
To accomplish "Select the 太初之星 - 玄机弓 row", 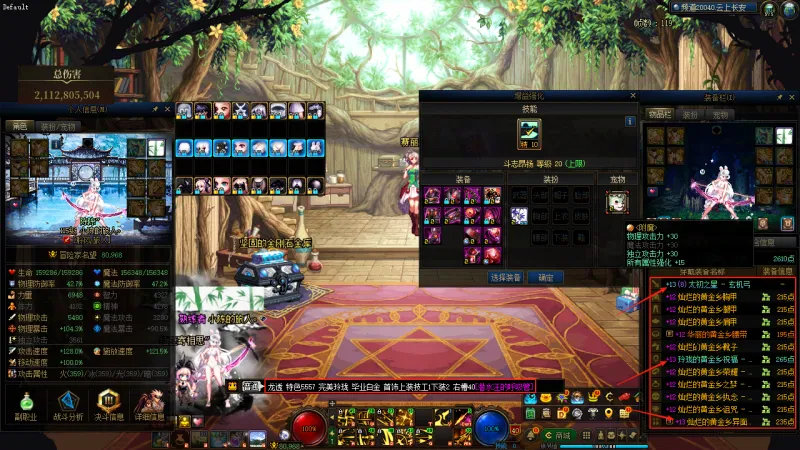I will (x=722, y=285).
